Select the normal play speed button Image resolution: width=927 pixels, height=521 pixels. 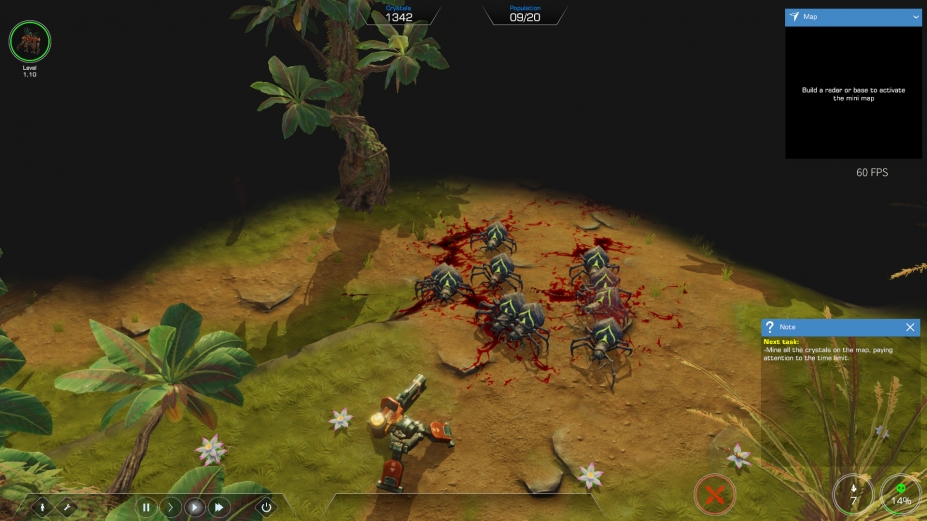[195, 507]
